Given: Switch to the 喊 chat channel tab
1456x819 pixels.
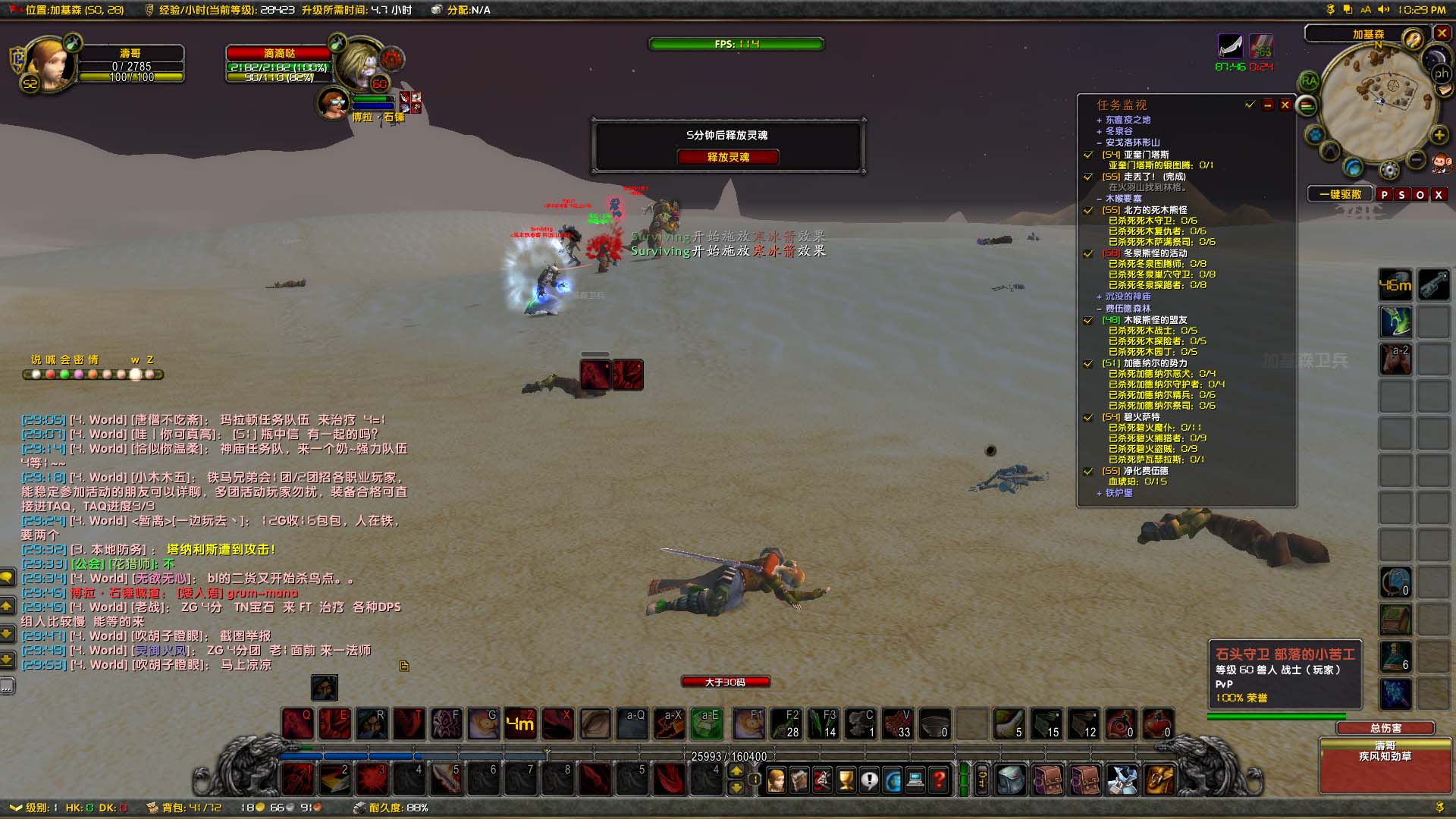Looking at the screenshot, I should coord(51,359).
